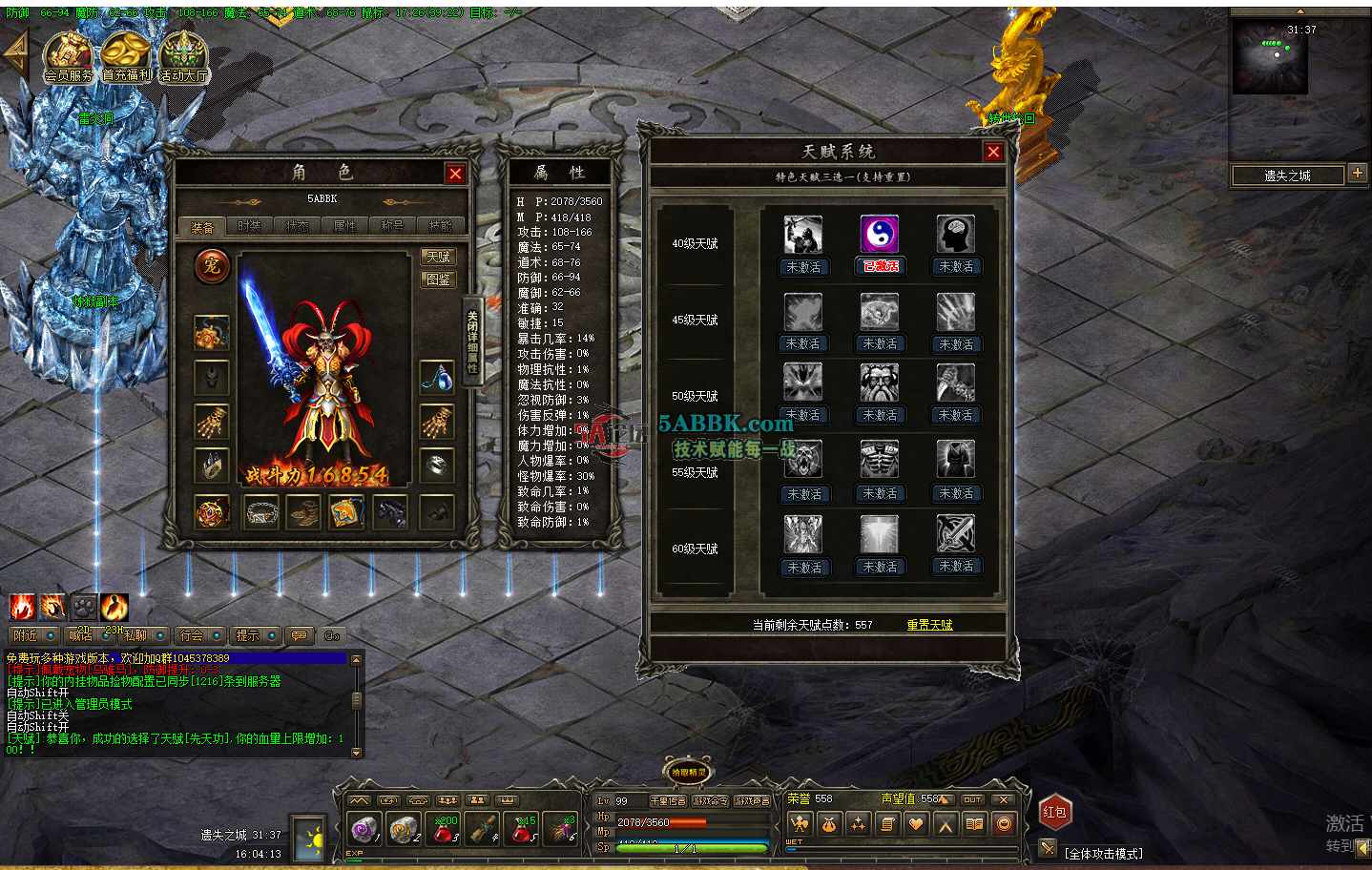Switch to the 属性 tab

coord(344,225)
